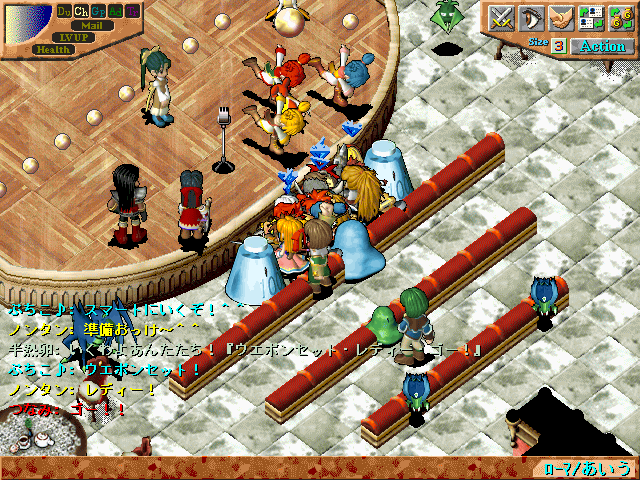640x480 pixels.
Task: Activate the crossed swords battle icon
Action: pos(501,17)
